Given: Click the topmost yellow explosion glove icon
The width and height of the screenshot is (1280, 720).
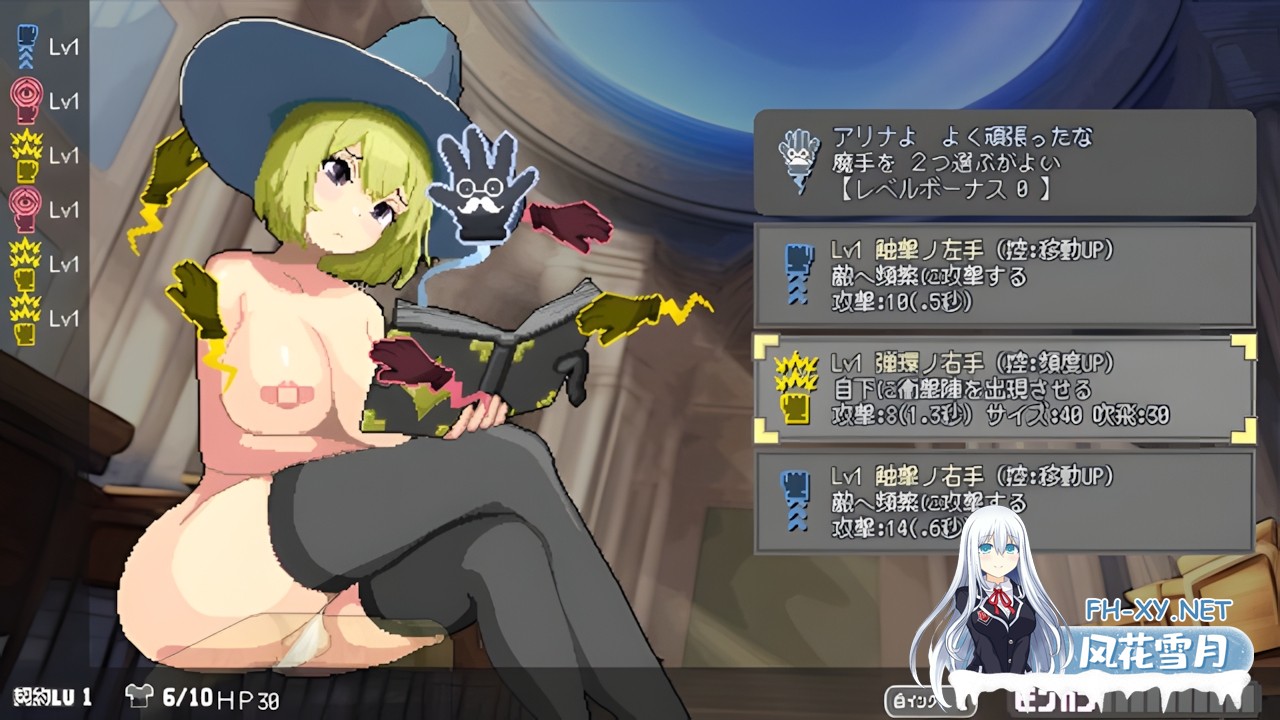Looking at the screenshot, I should [x=25, y=155].
